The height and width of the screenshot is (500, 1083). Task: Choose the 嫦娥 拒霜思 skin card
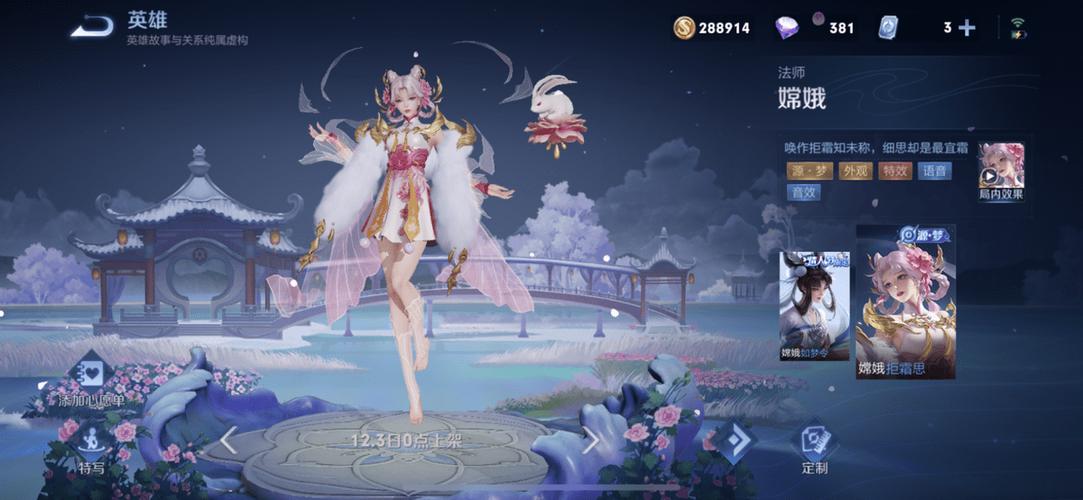(905, 305)
